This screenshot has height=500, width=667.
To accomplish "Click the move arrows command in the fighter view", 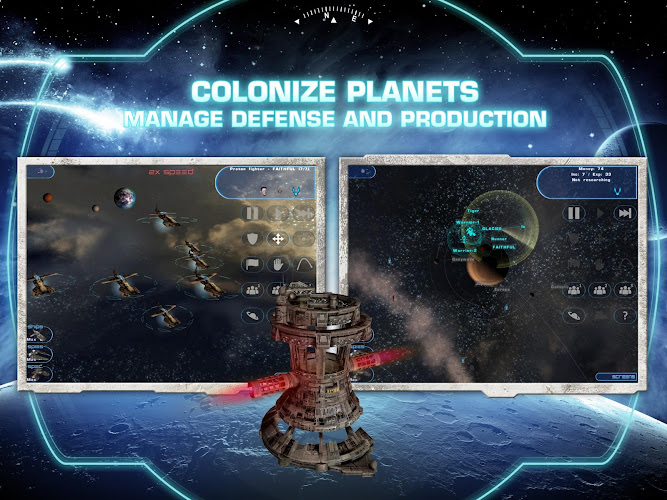I will (277, 238).
